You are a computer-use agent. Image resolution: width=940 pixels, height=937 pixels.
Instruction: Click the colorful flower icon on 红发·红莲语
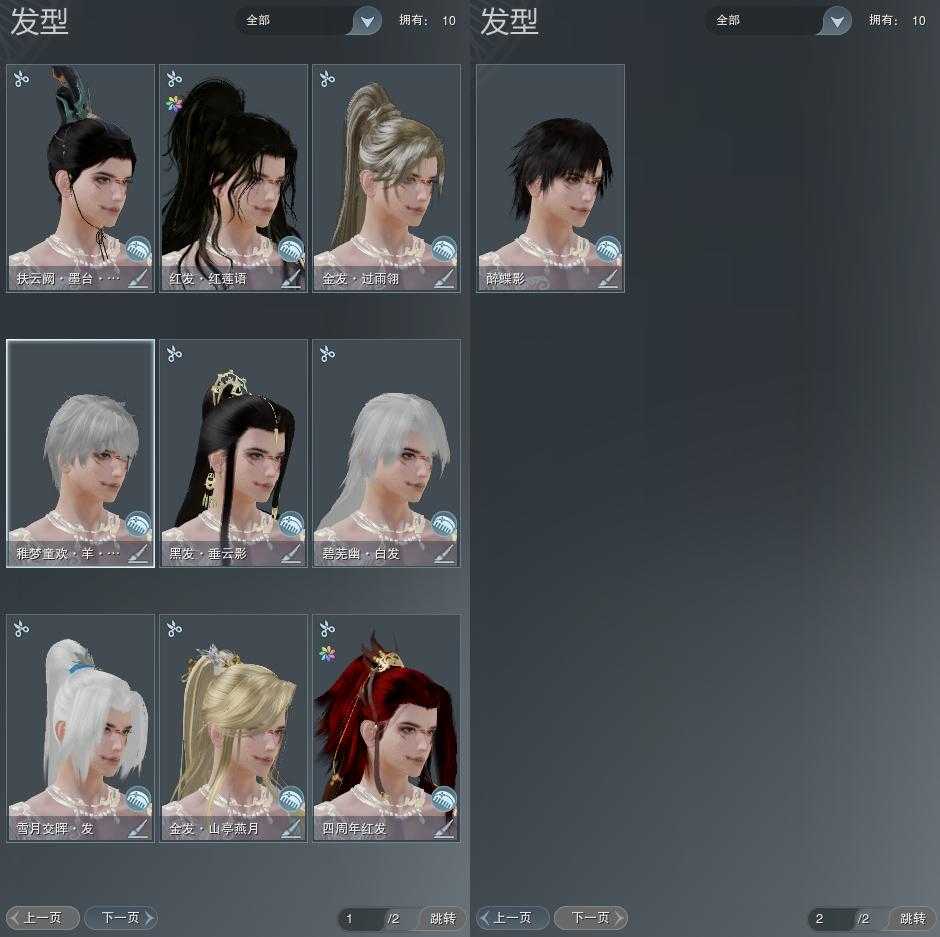[x=174, y=103]
